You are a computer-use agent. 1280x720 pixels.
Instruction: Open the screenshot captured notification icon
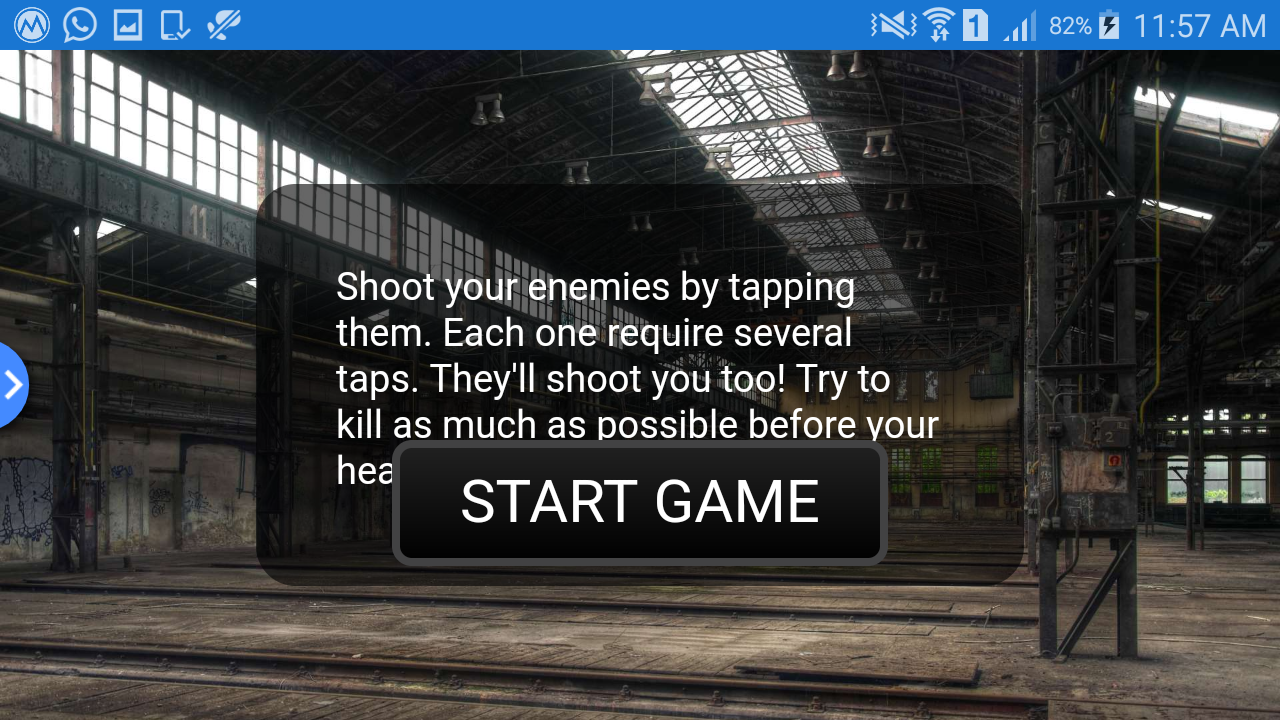click(127, 25)
